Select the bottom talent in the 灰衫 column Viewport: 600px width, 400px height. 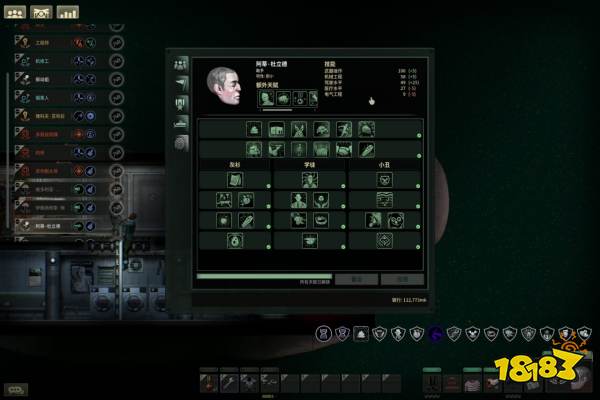(234, 241)
